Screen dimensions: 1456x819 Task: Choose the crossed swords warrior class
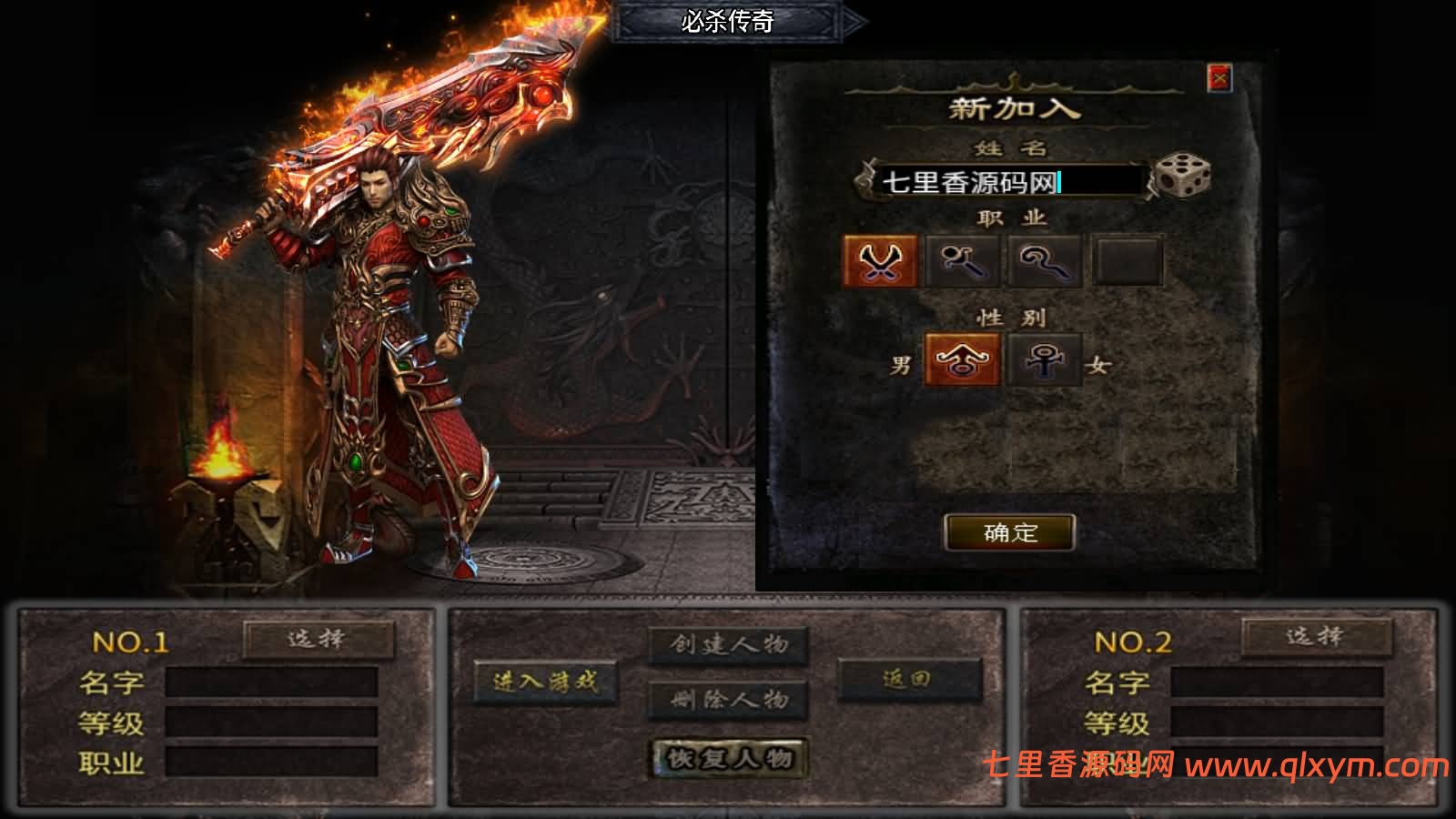click(879, 261)
